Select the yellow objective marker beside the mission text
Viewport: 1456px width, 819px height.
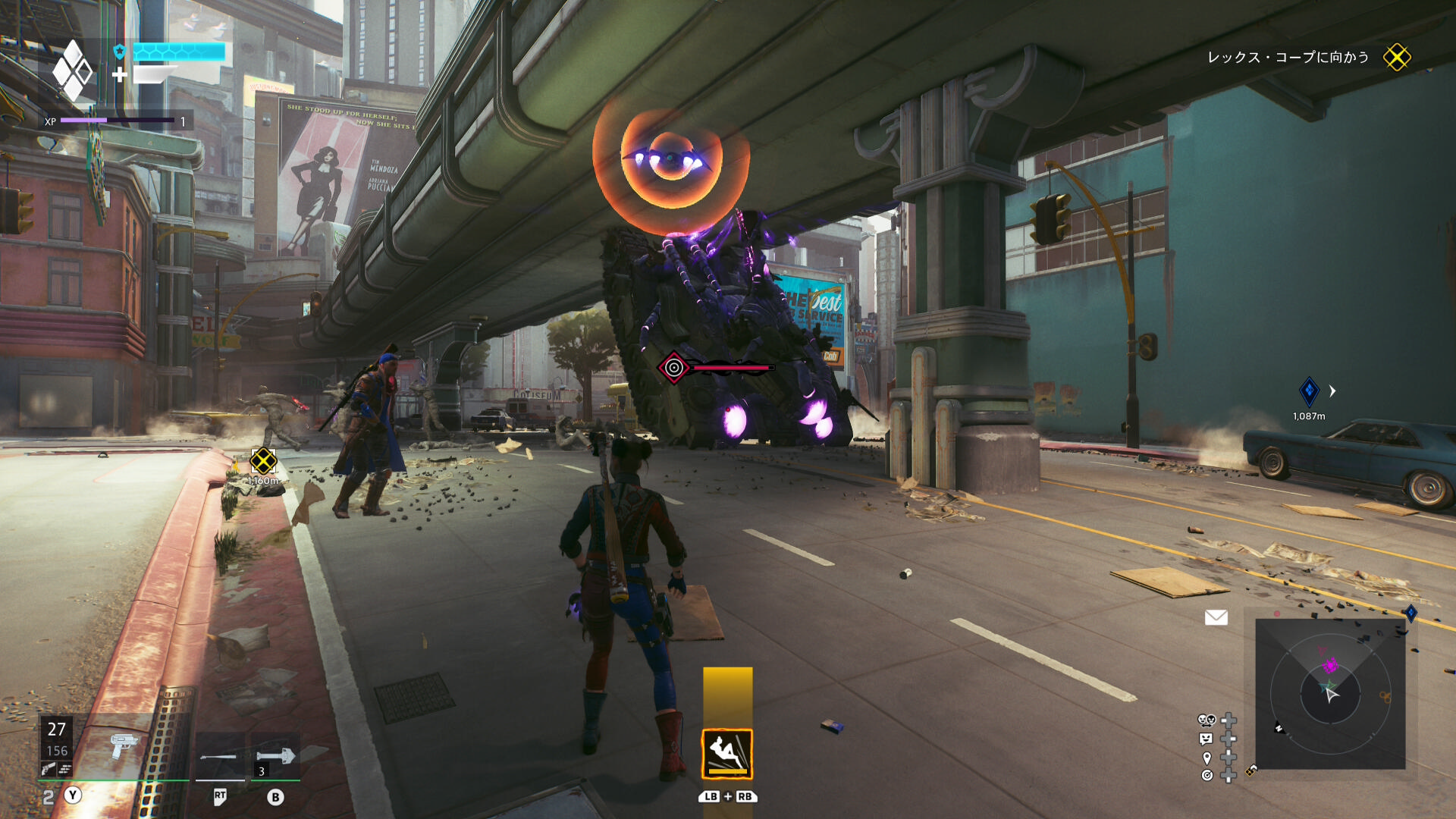pos(1396,58)
